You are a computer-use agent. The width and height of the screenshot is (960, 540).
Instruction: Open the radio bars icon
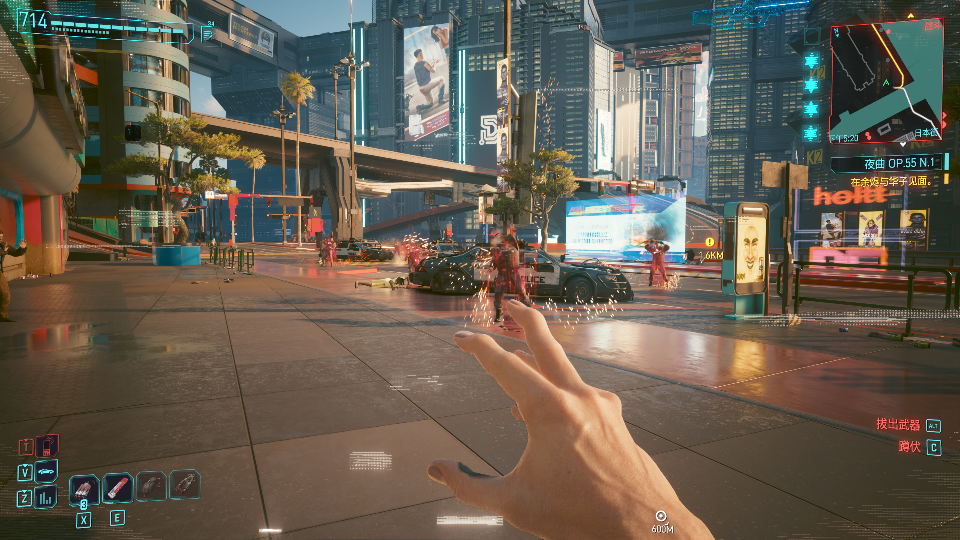click(47, 497)
